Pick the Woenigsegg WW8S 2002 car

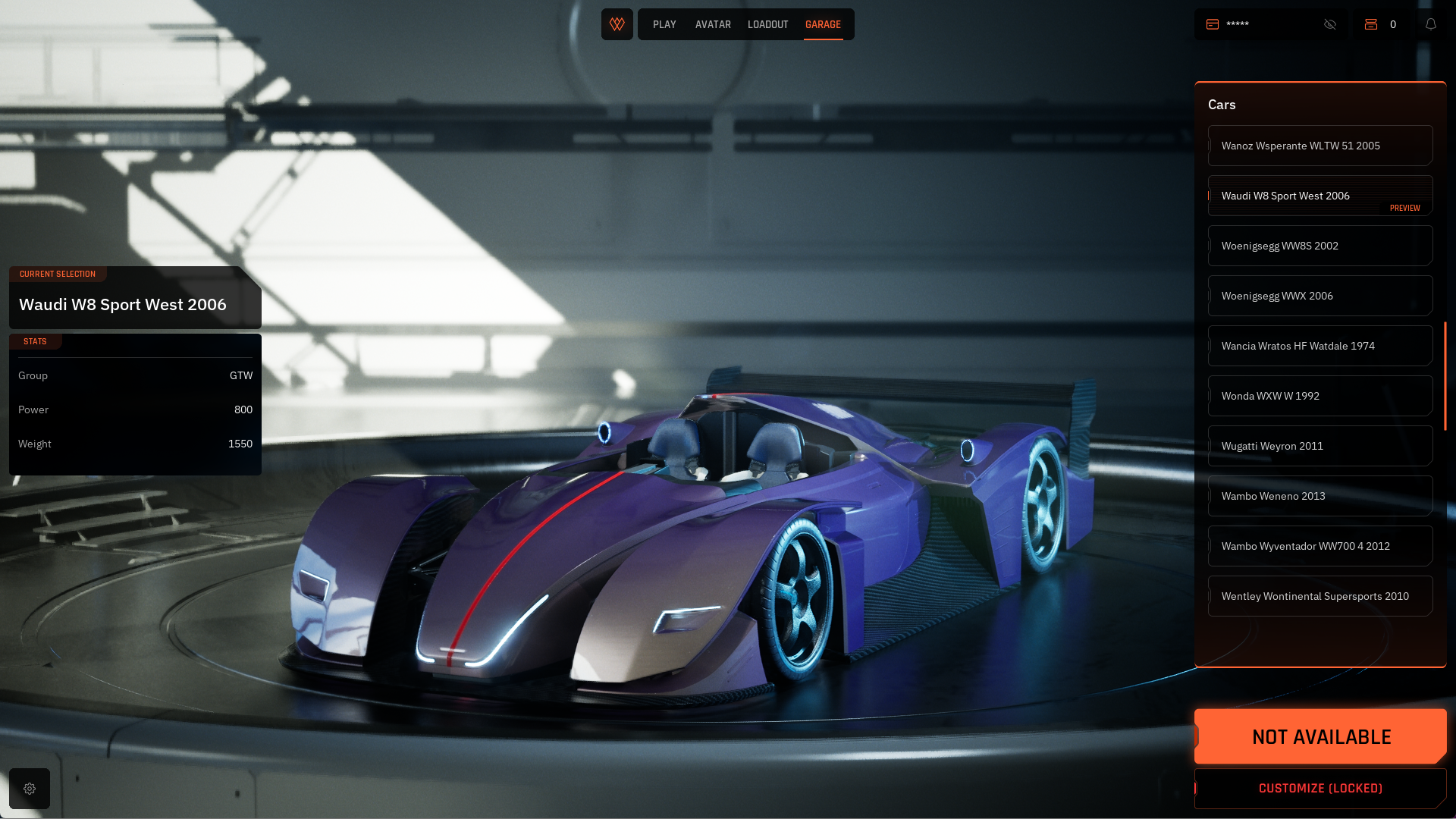[1319, 246]
